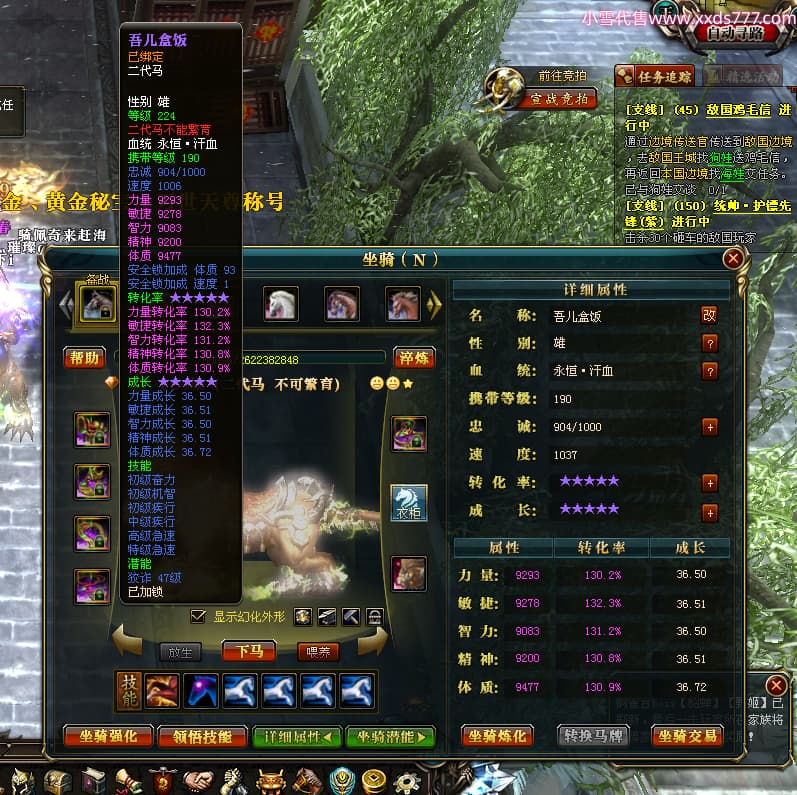This screenshot has width=797, height=795.
Task: Switch to the 精选活动 tab
Action: click(742, 75)
